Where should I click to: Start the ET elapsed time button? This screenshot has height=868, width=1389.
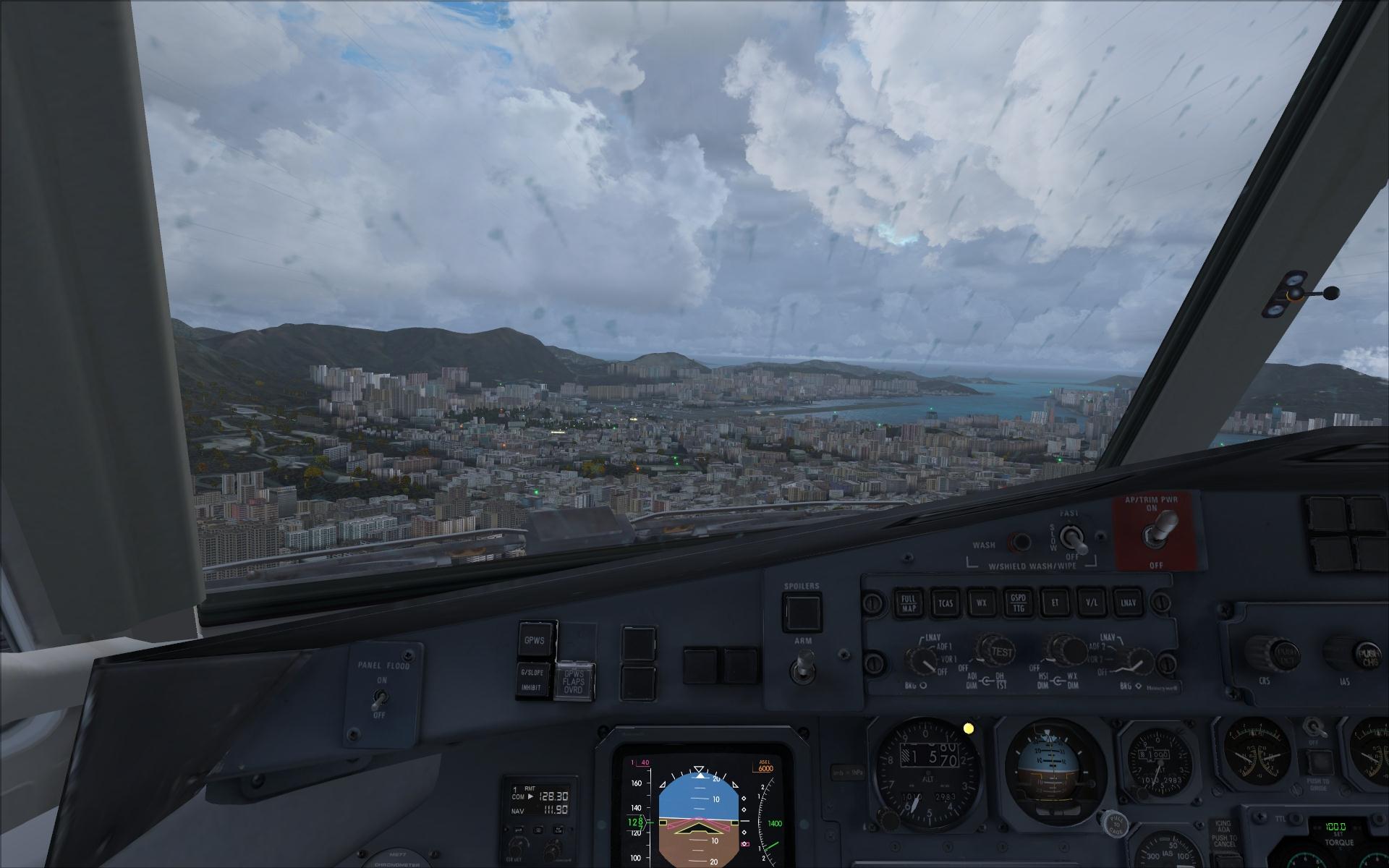[1054, 603]
